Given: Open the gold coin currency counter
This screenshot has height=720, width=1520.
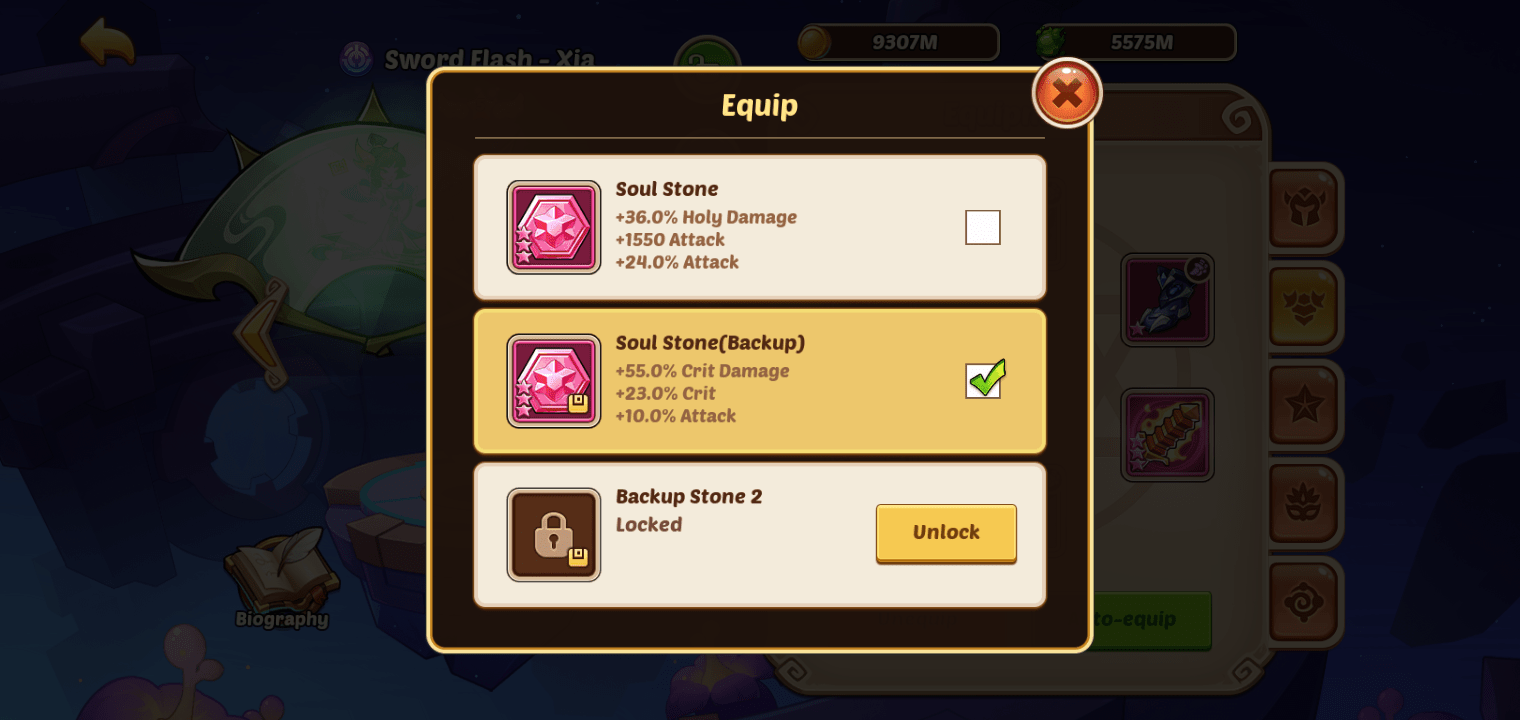Looking at the screenshot, I should point(898,42).
